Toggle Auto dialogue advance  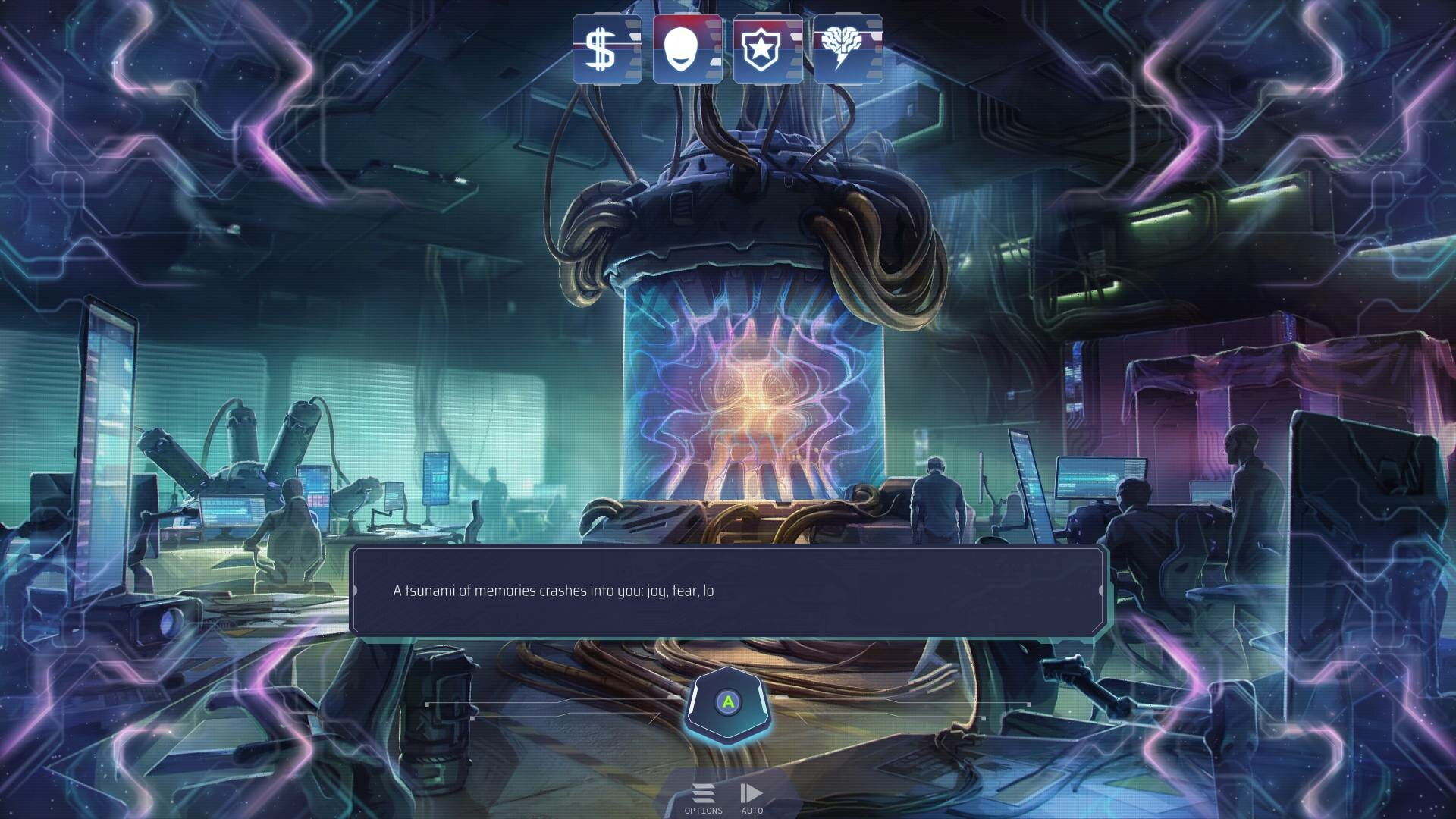[752, 798]
